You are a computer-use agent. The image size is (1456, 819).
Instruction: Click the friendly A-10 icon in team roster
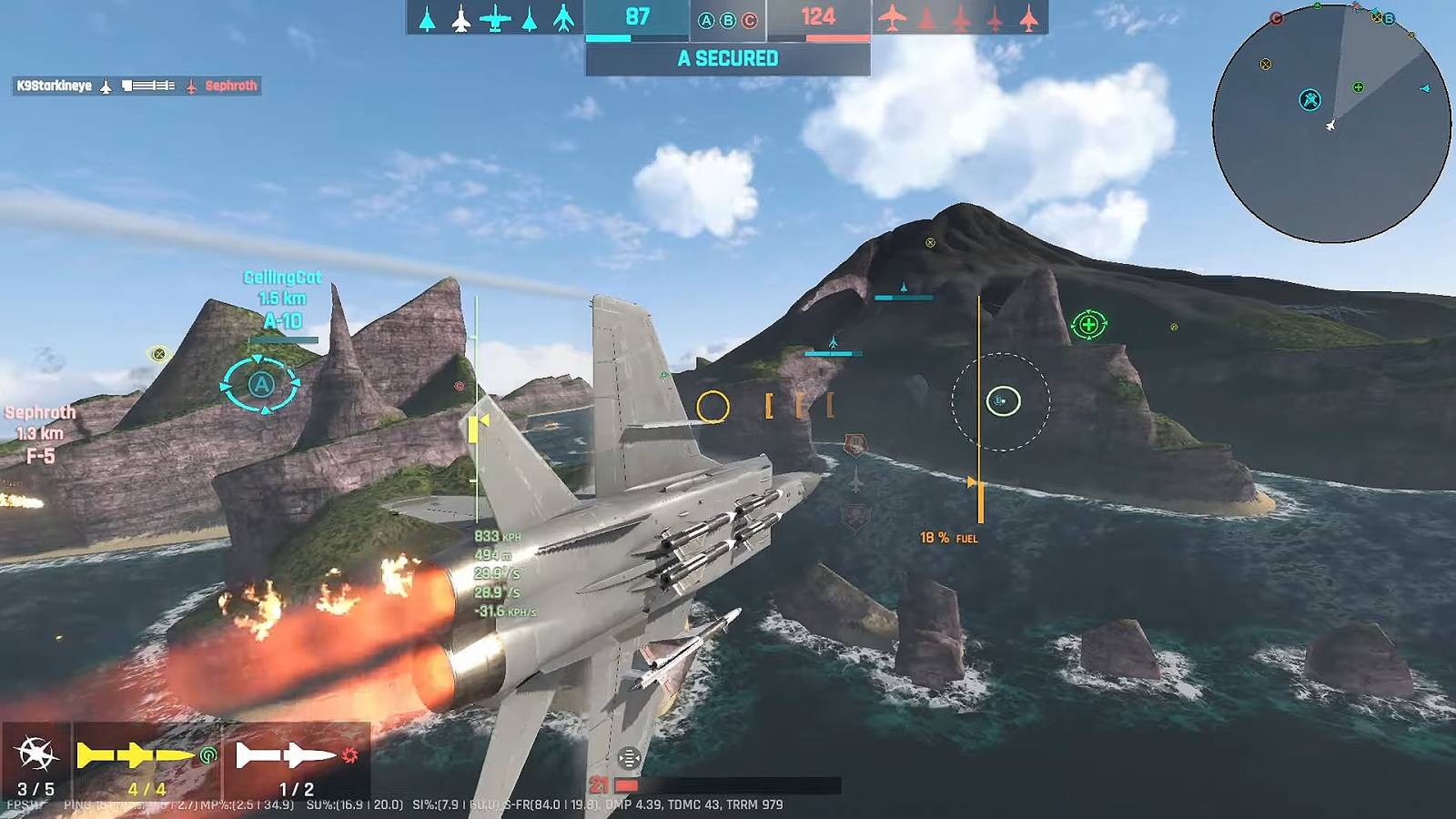click(x=495, y=18)
